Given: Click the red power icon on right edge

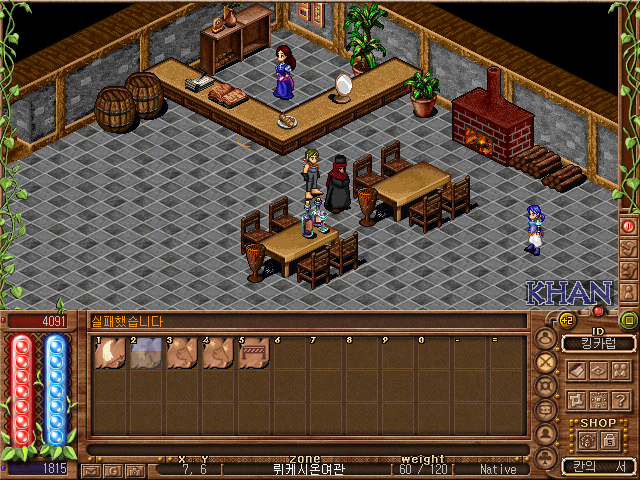Looking at the screenshot, I should 629,227.
